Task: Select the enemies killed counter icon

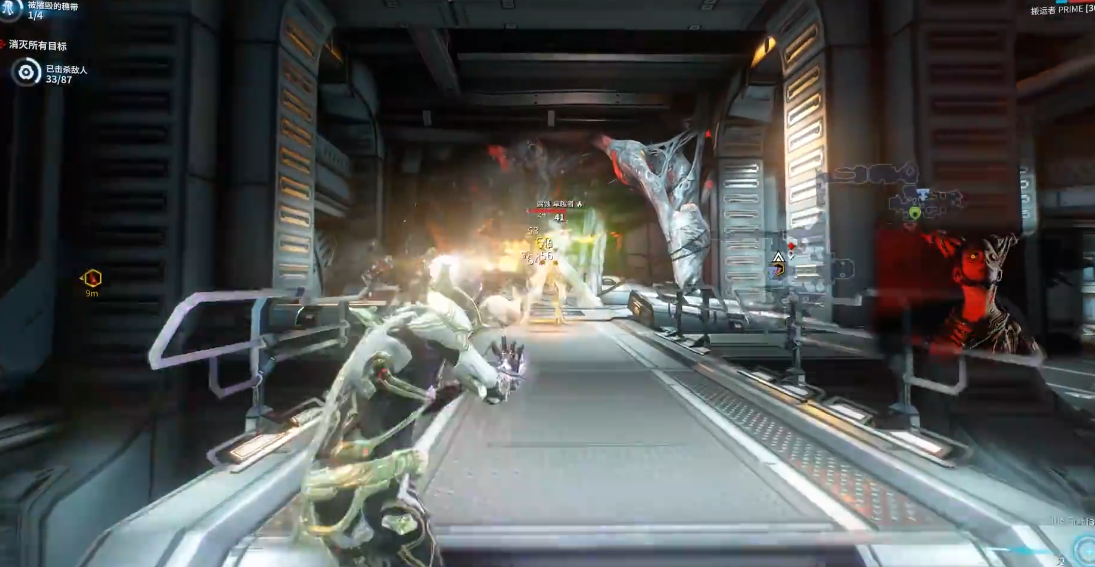Action: tap(26, 72)
